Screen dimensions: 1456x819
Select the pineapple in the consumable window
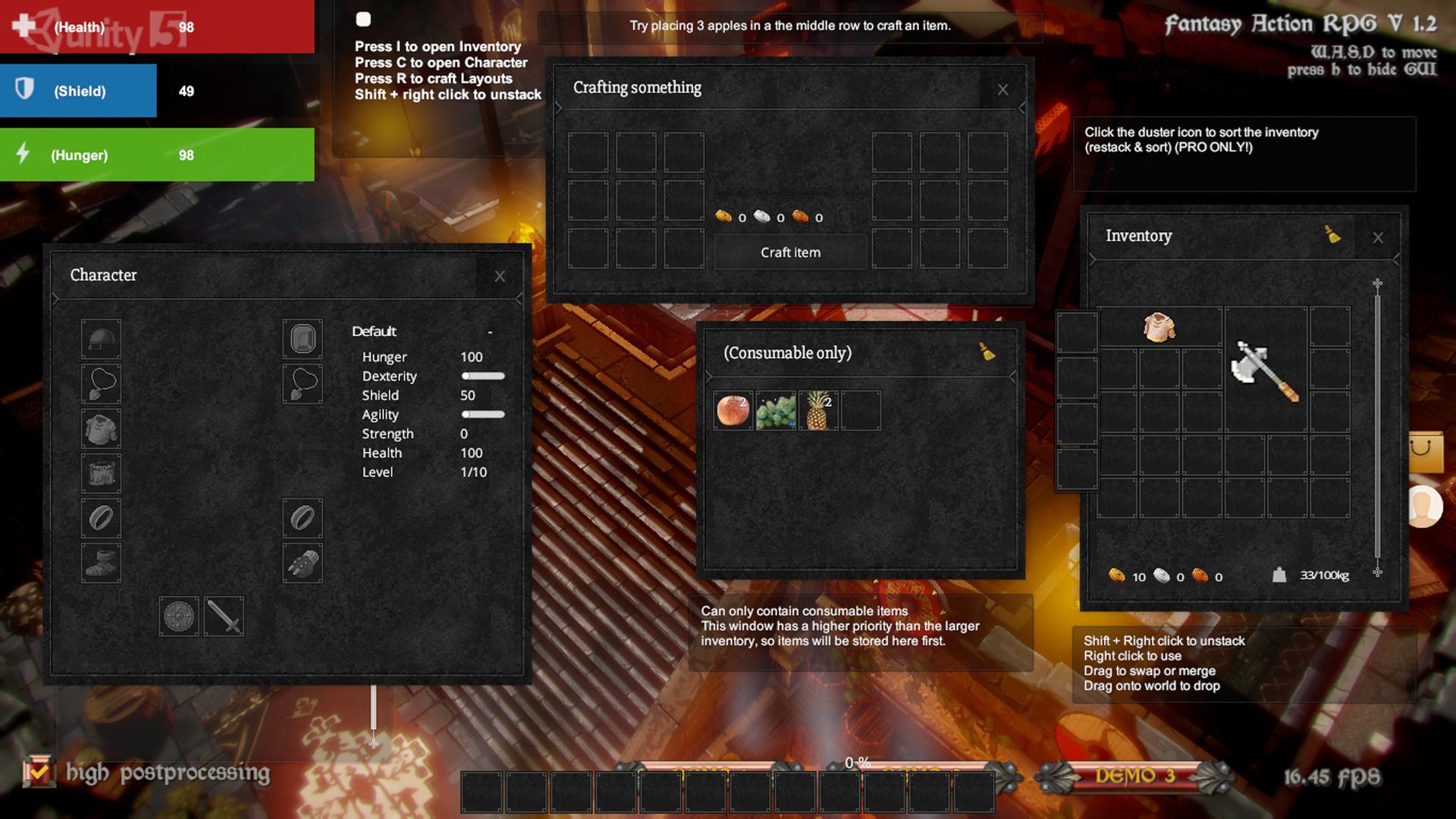pyautogui.click(x=817, y=410)
